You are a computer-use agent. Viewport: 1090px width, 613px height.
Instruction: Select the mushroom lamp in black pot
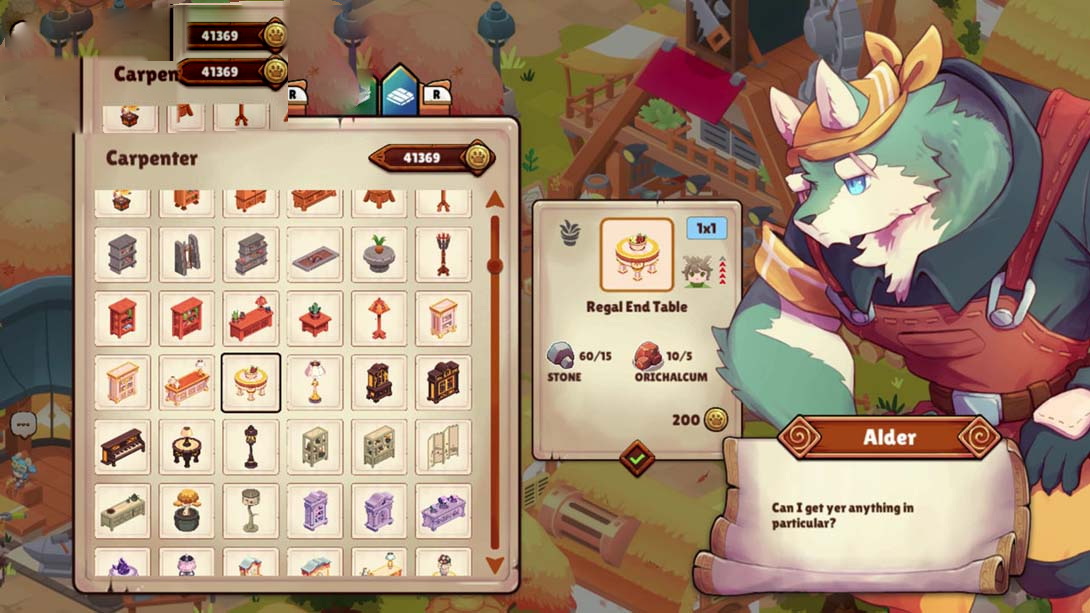coord(187,511)
